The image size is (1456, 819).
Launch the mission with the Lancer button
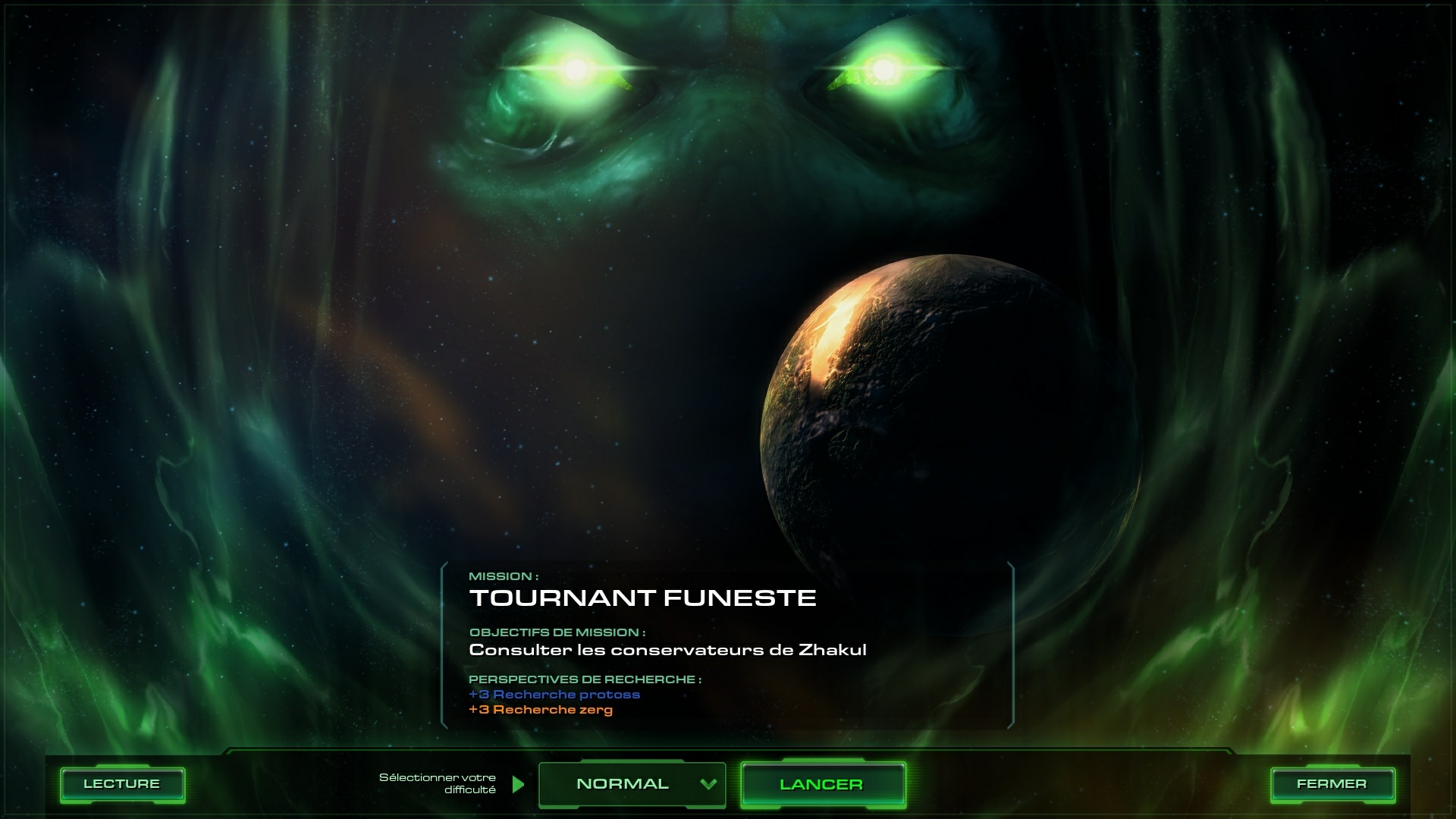822,784
